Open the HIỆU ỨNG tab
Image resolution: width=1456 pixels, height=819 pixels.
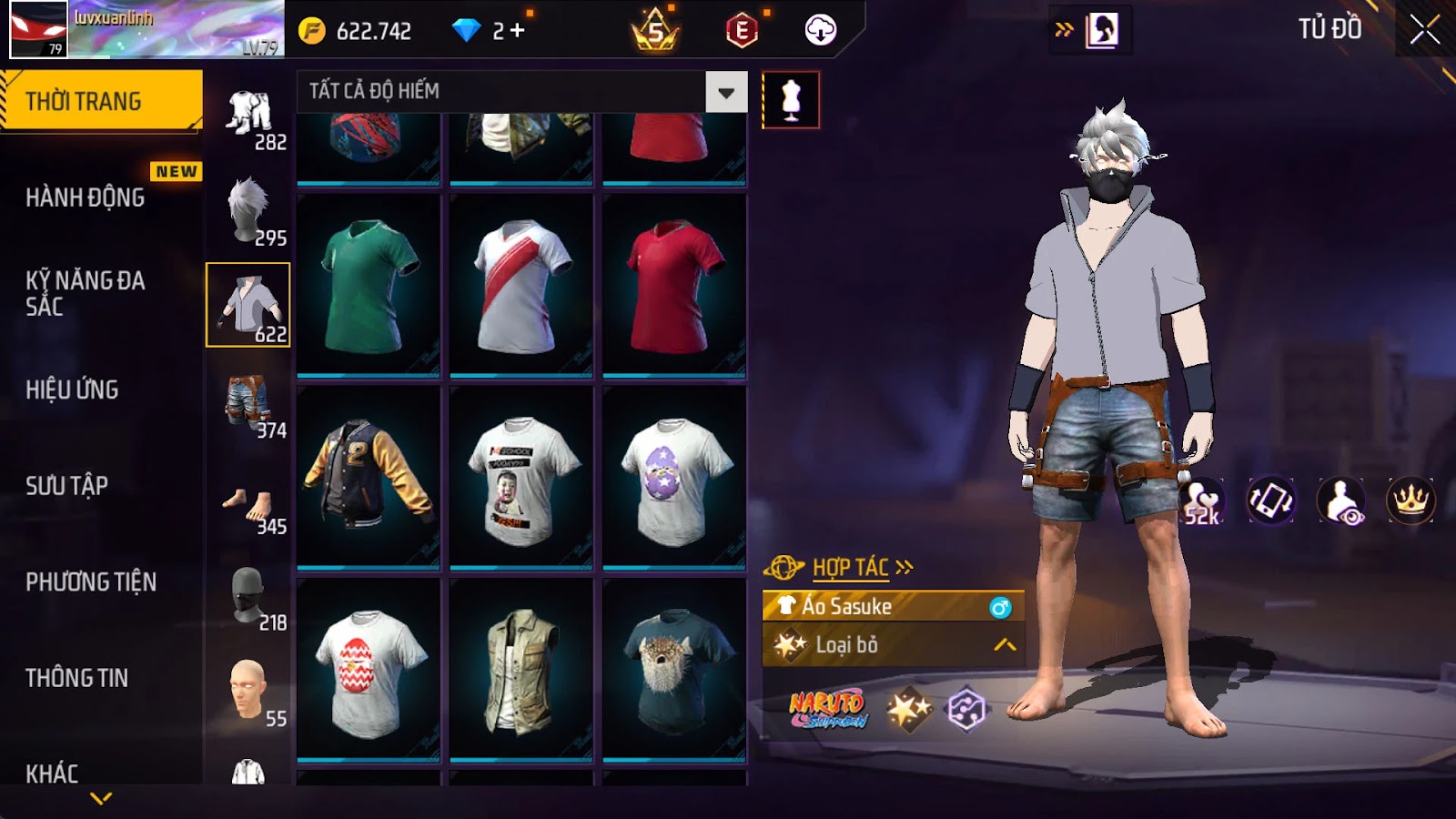(x=73, y=389)
